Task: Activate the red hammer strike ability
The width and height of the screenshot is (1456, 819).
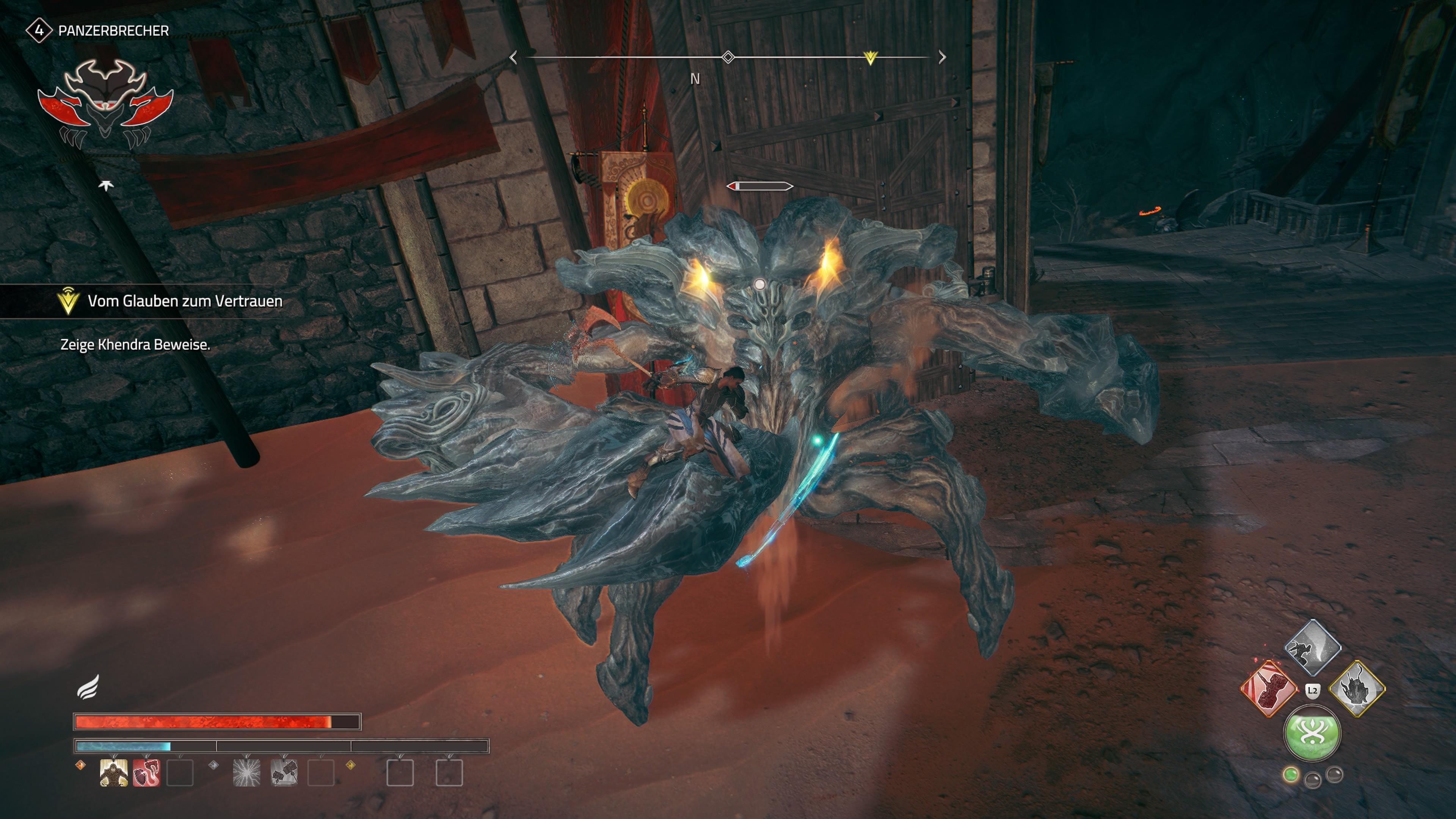Action: tap(1268, 689)
